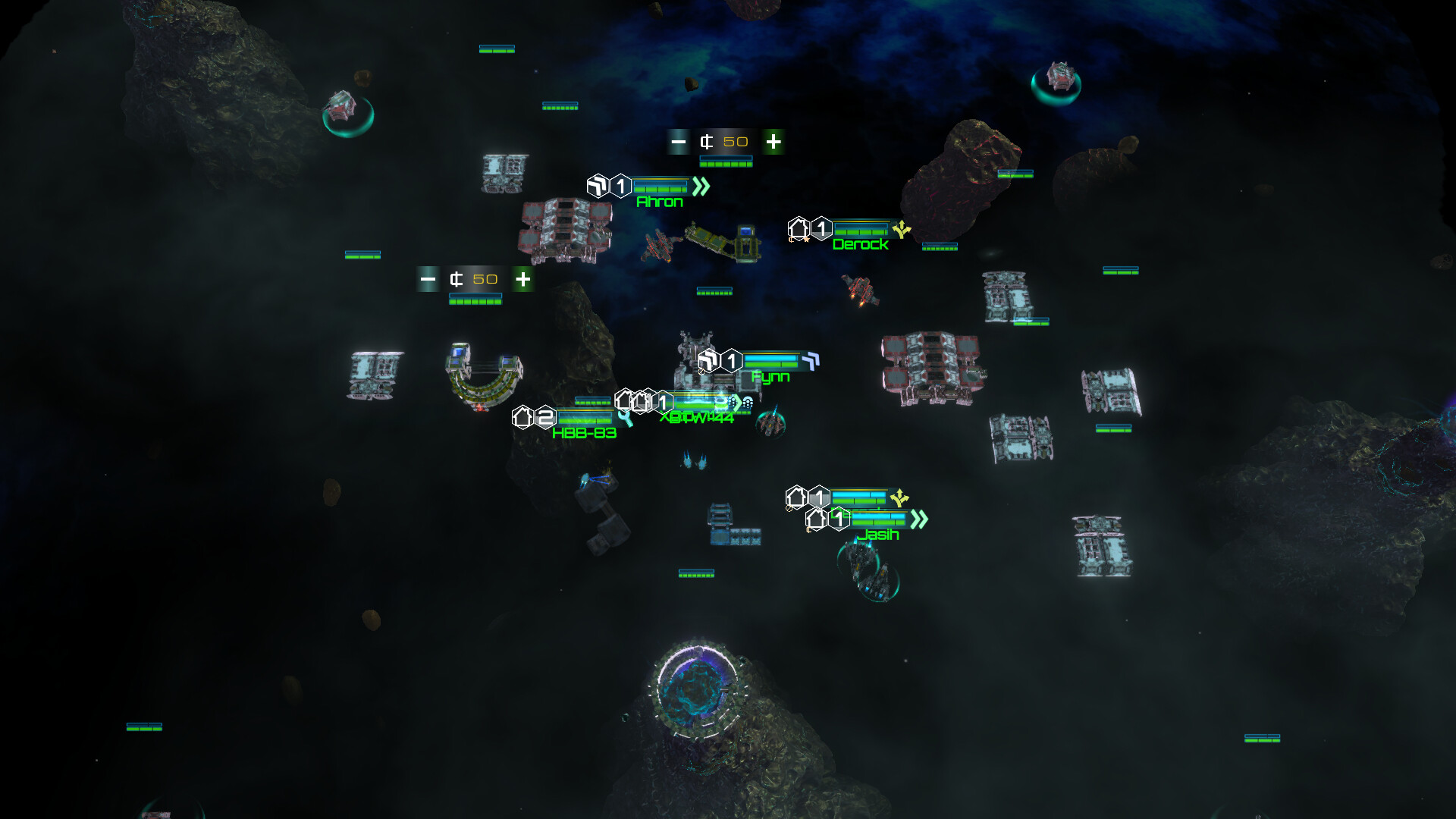This screenshot has height=819, width=1456.
Task: Select the level 2 hexagon badge on HBB-83
Action: point(546,418)
